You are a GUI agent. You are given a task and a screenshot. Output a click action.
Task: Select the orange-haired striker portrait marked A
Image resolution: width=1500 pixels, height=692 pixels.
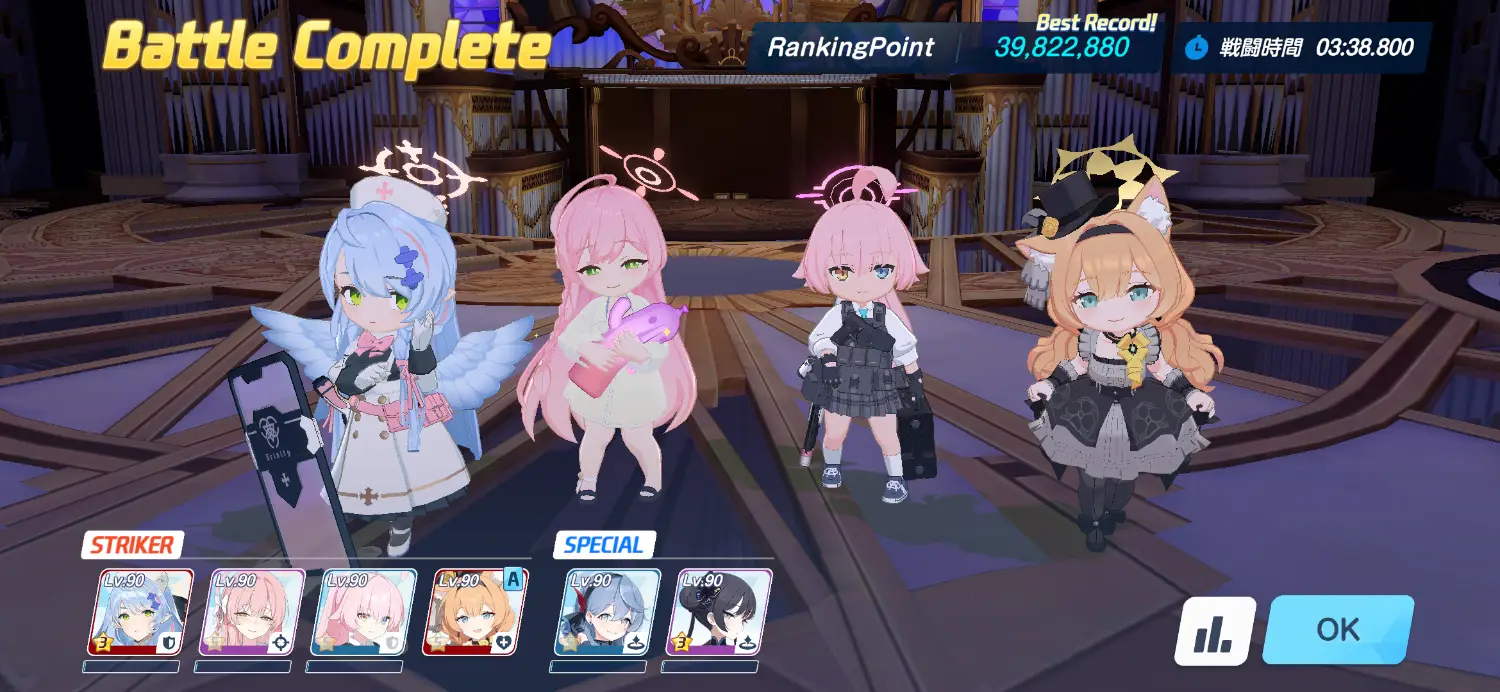476,612
